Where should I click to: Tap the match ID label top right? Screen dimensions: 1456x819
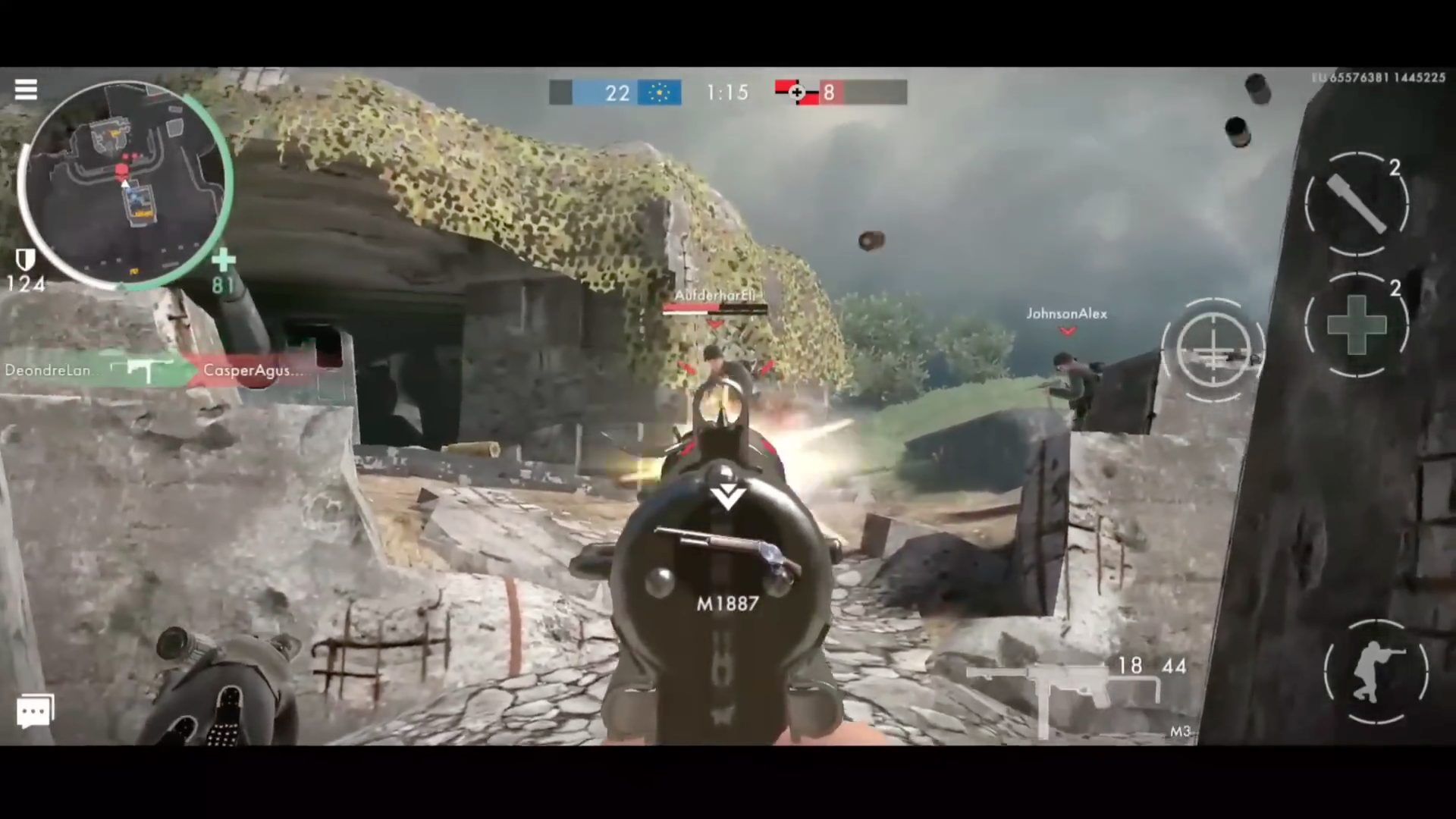pyautogui.click(x=1380, y=77)
